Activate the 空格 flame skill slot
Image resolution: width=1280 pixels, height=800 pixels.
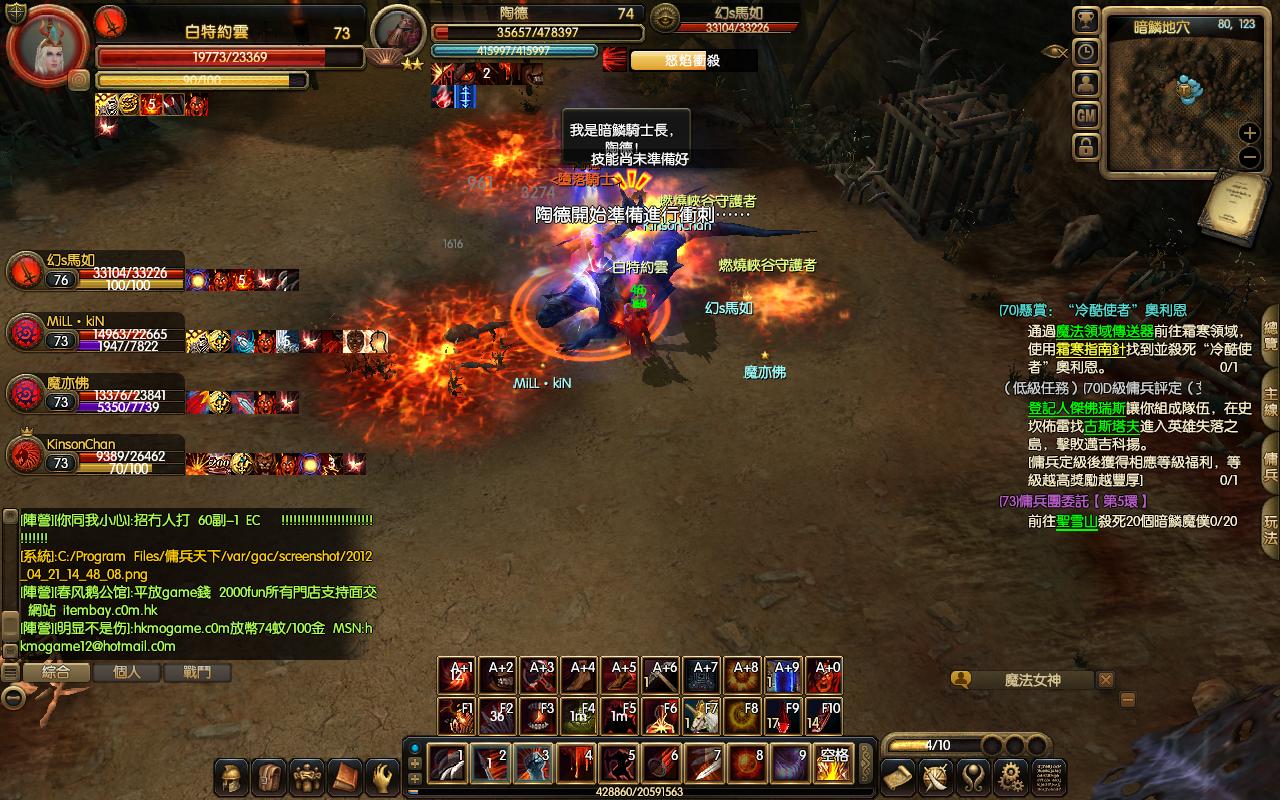coord(833,764)
